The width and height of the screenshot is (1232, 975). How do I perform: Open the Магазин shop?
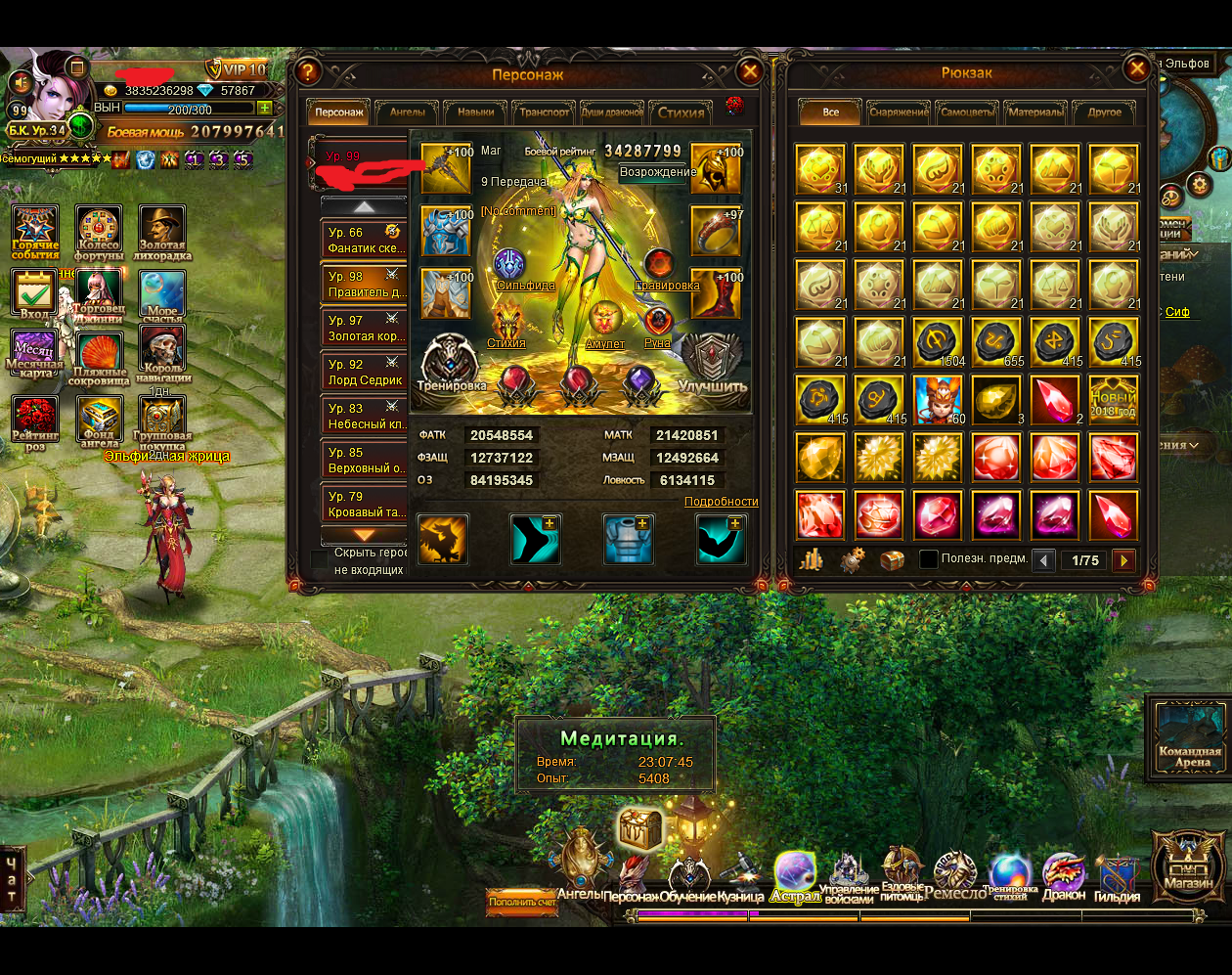tap(1188, 865)
